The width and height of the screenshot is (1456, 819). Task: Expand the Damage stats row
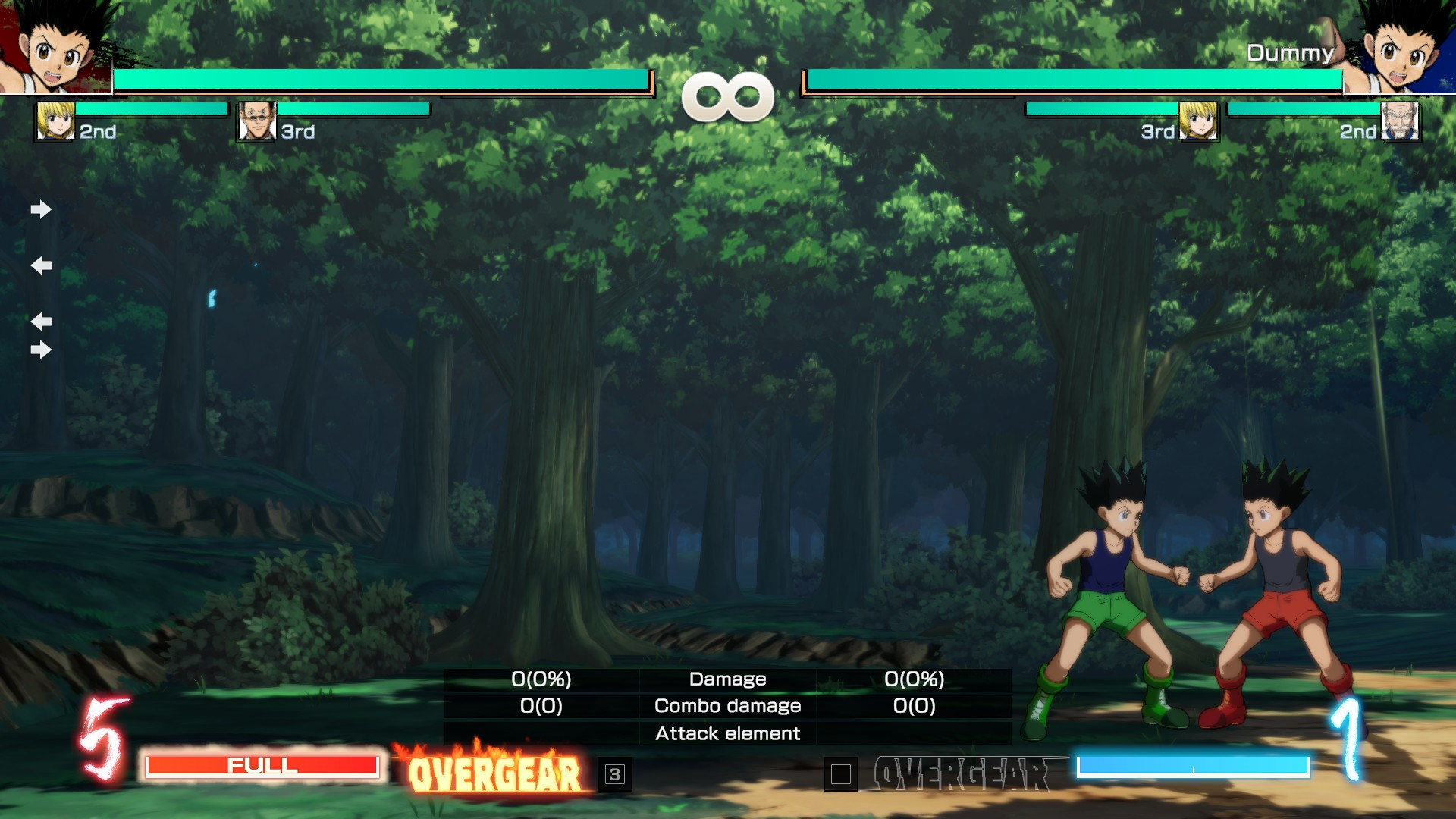click(x=727, y=679)
